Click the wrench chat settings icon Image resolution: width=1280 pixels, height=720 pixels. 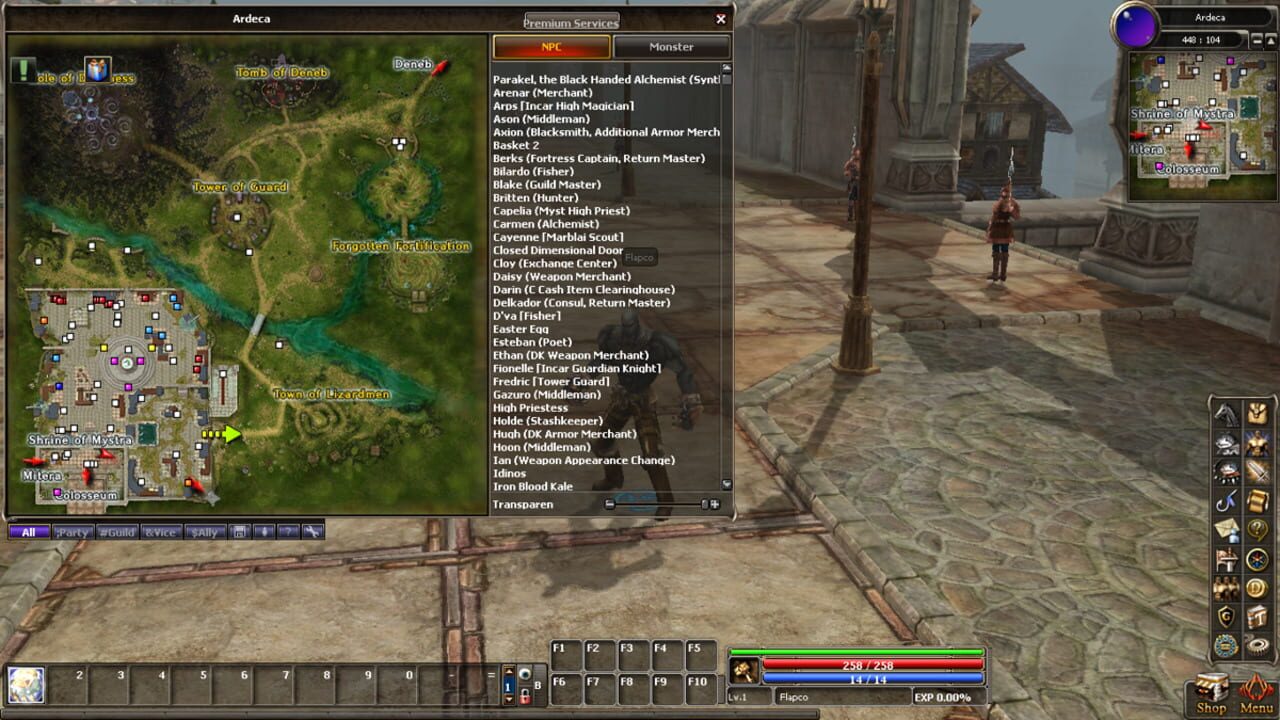(312, 531)
